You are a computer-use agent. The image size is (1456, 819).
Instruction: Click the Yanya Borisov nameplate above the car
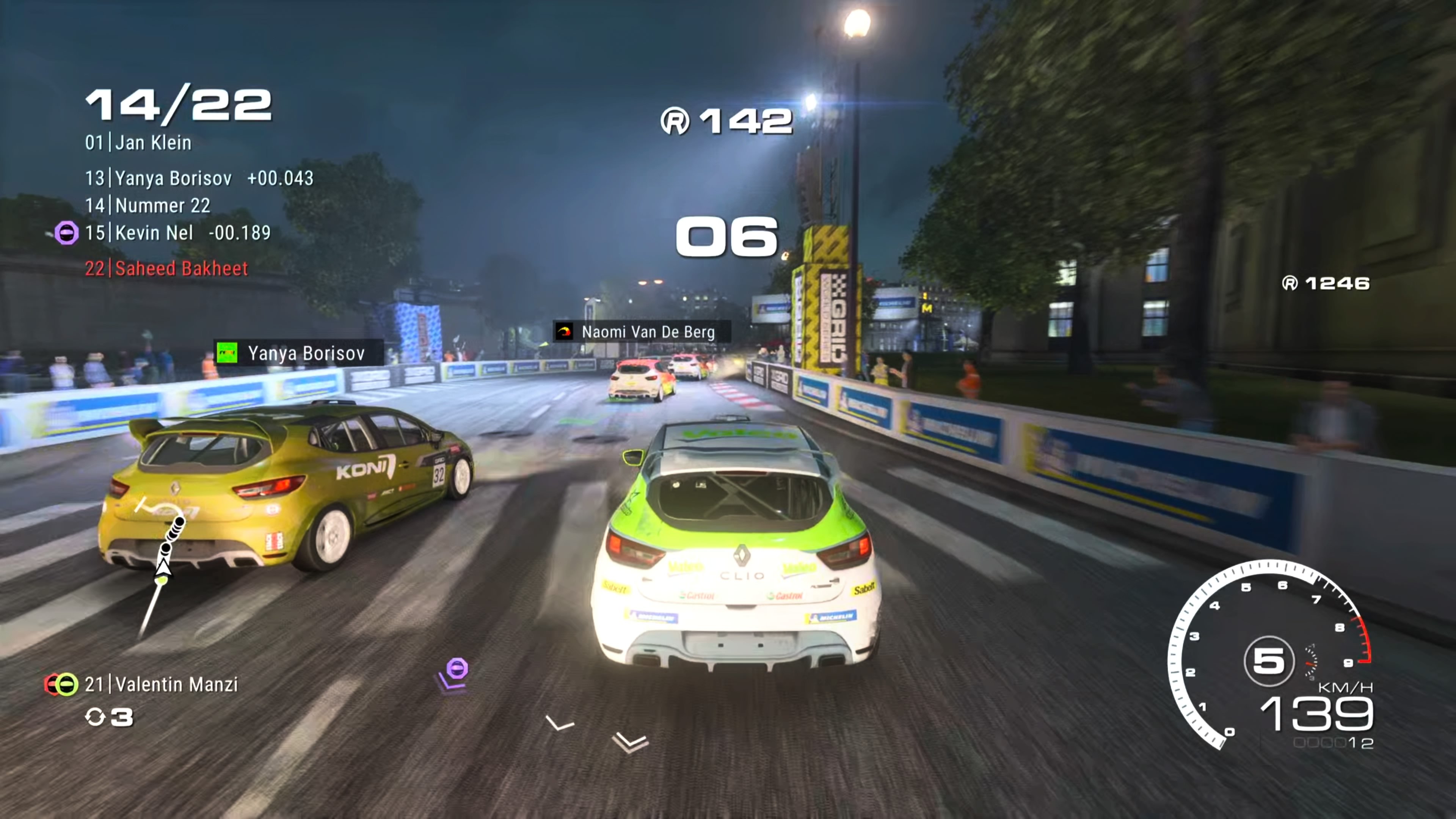[305, 353]
